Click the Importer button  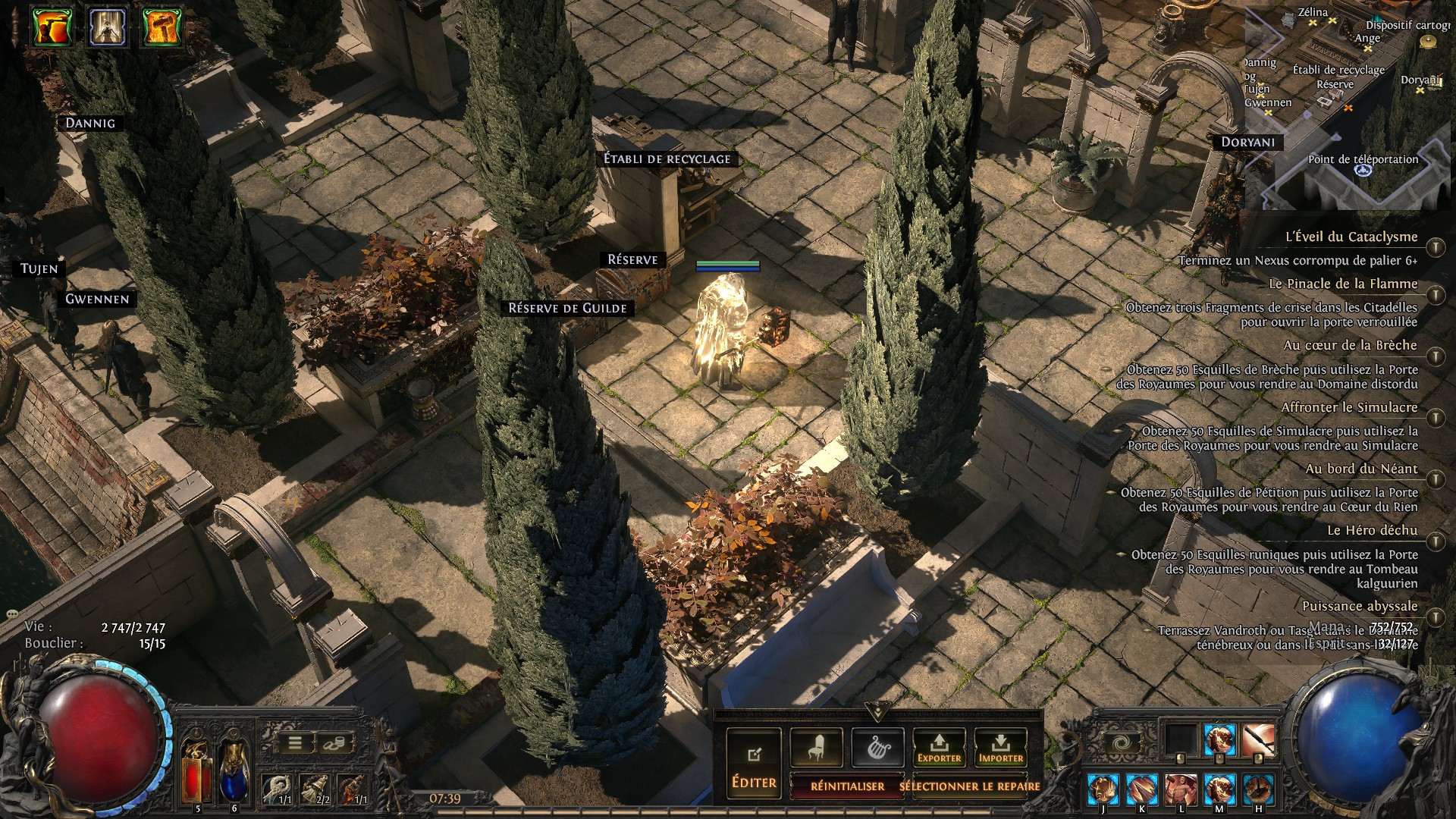point(1000,748)
